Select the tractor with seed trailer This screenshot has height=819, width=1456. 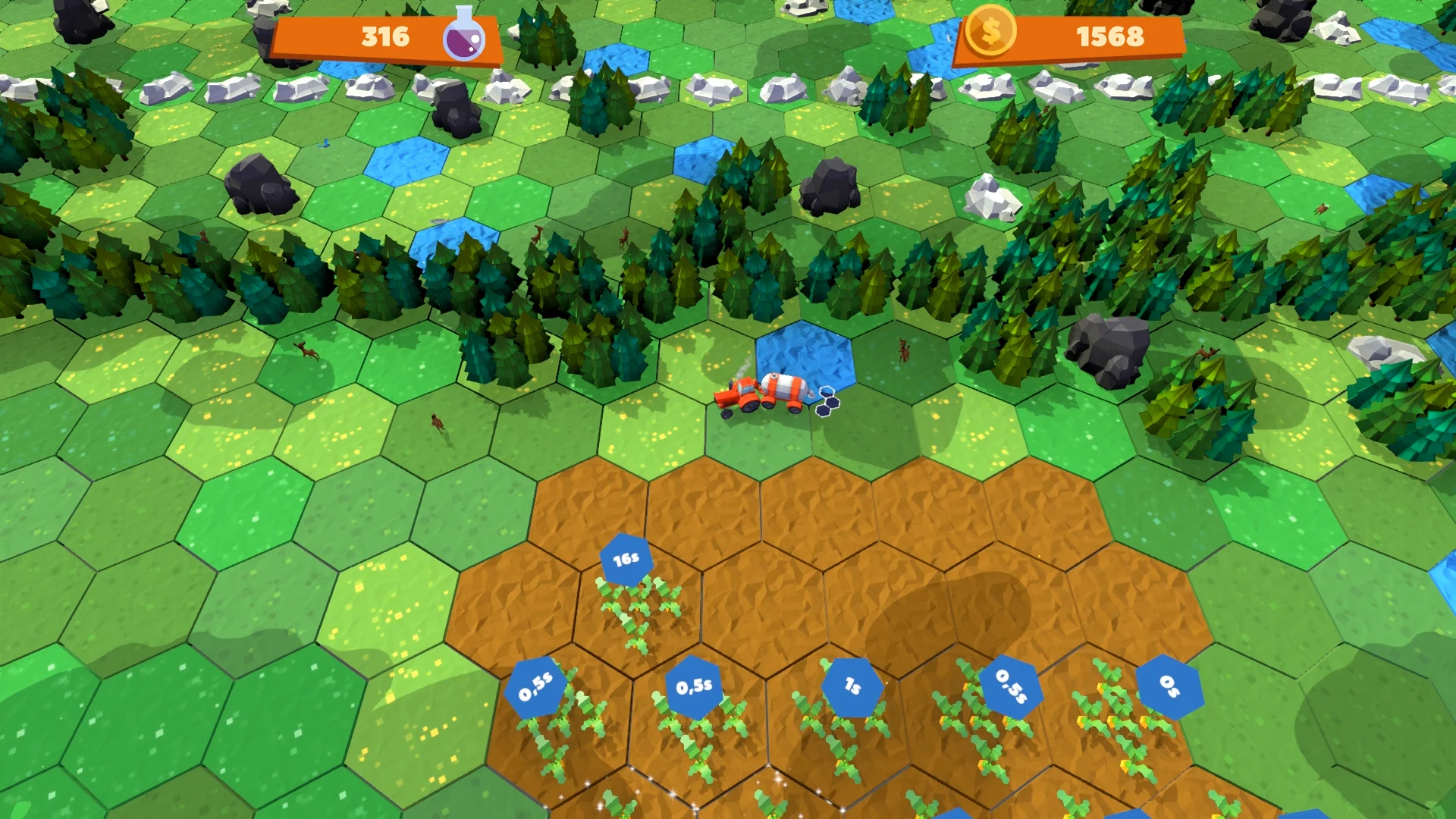pyautogui.click(x=758, y=394)
